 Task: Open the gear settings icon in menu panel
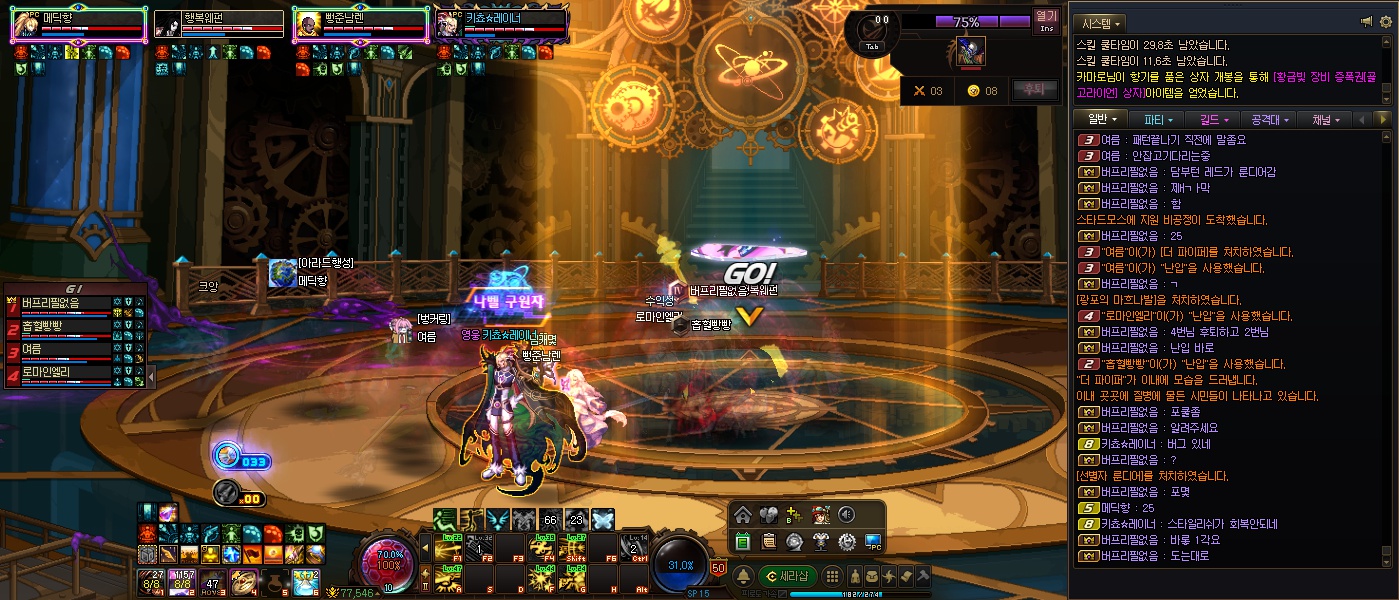point(846,542)
